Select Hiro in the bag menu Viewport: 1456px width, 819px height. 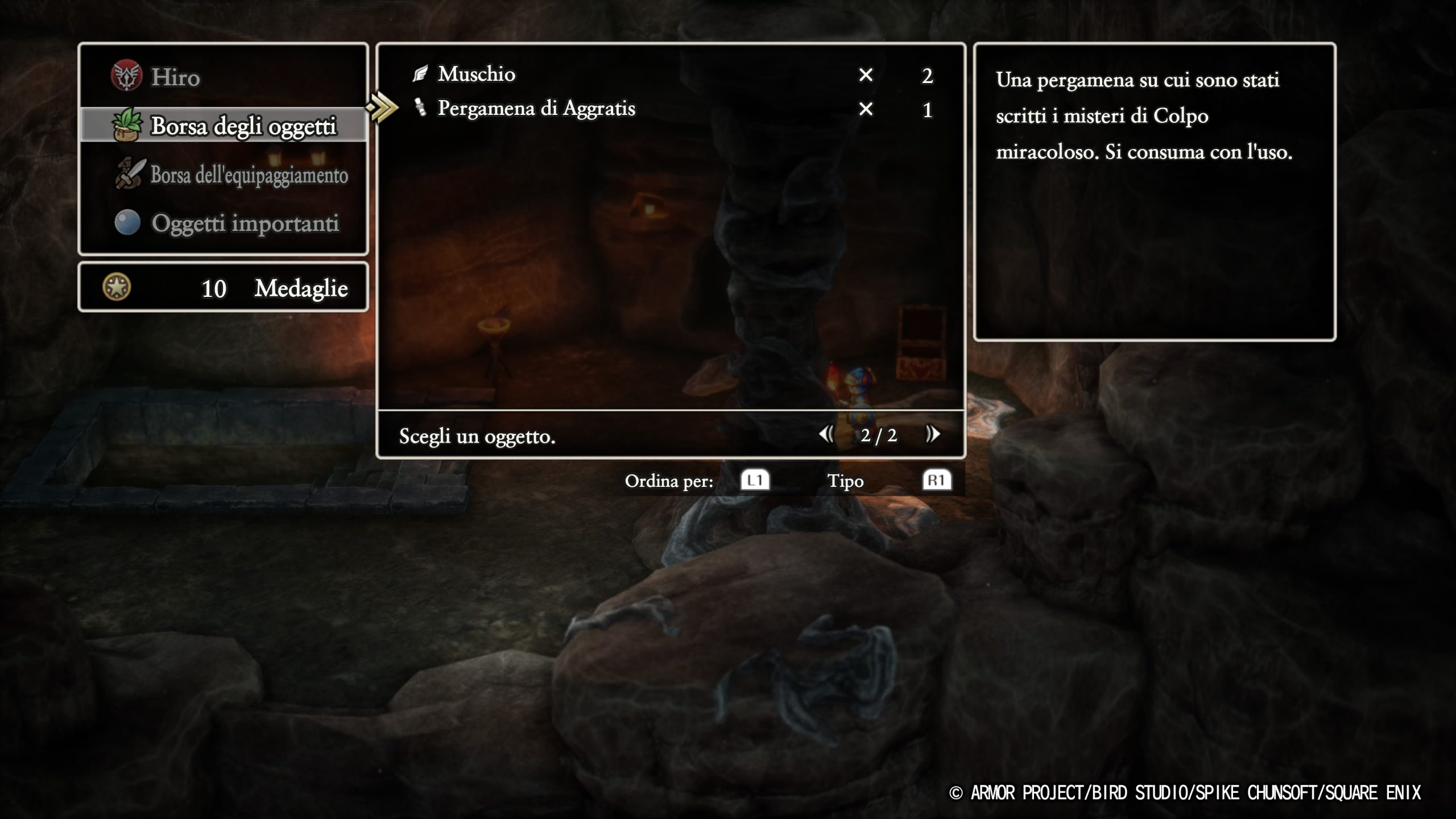pos(175,77)
